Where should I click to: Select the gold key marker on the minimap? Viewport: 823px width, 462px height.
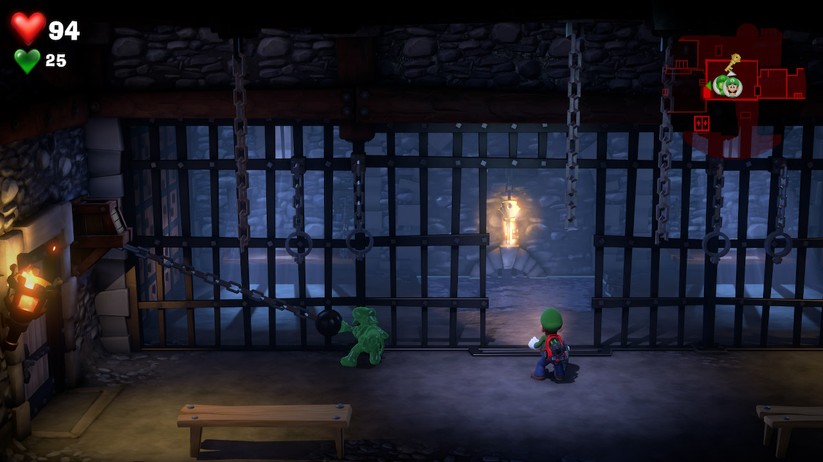732,64
